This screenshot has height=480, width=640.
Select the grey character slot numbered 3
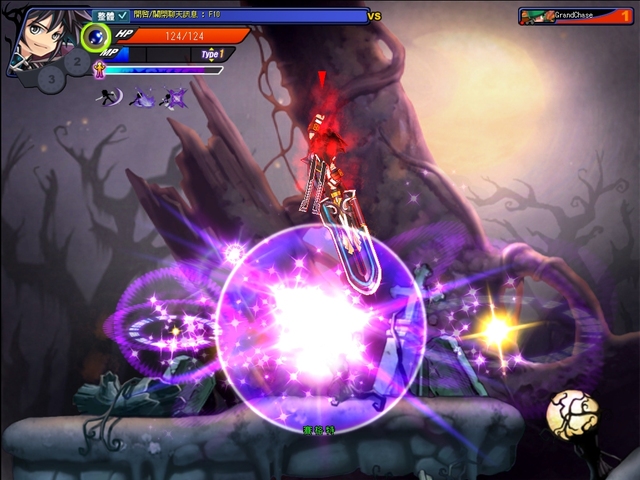point(52,77)
